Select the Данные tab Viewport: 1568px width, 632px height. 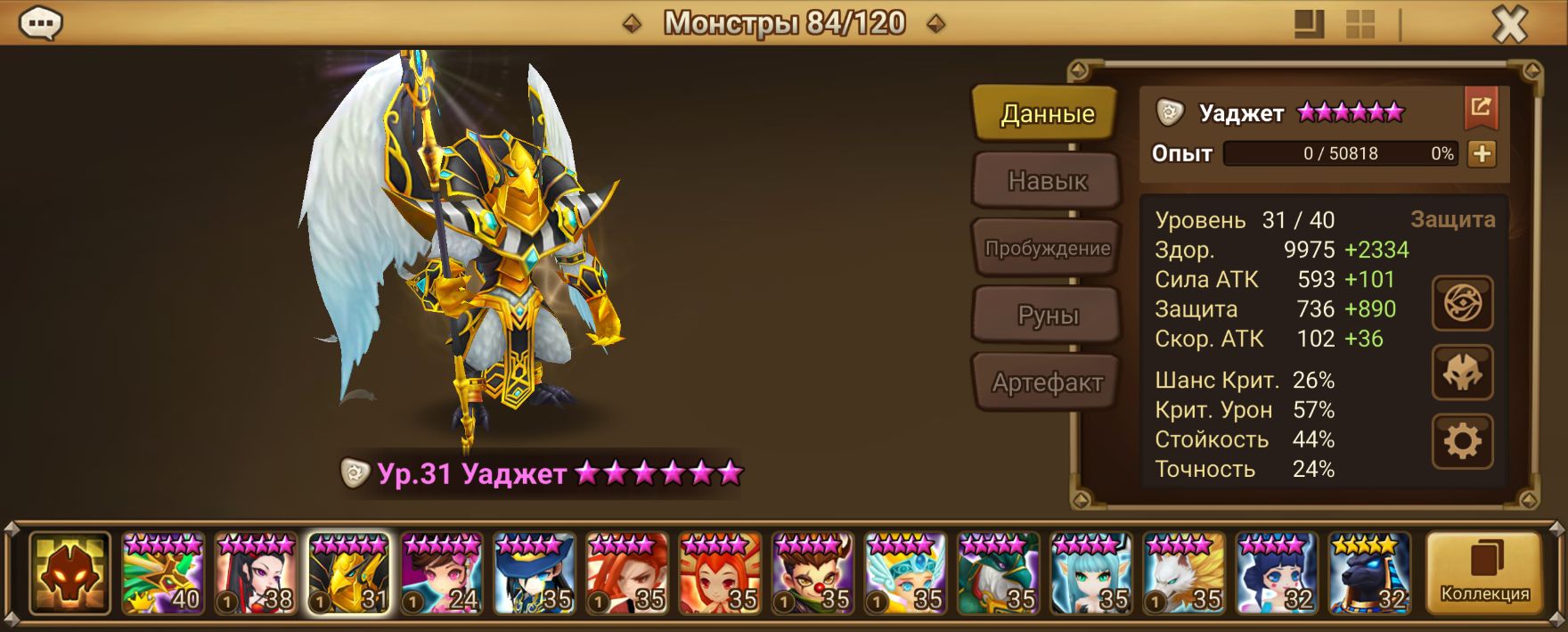pos(1047,114)
